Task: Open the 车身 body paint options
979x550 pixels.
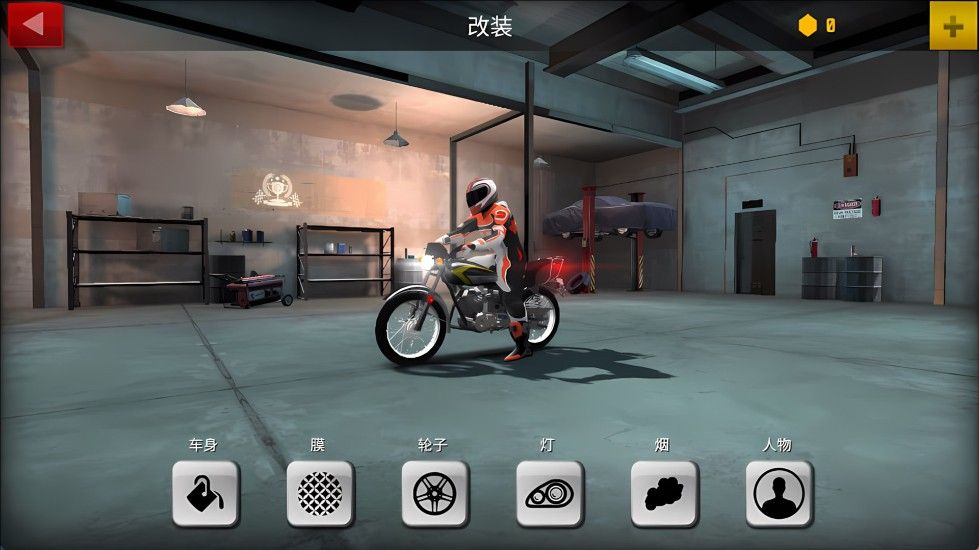Action: click(205, 493)
